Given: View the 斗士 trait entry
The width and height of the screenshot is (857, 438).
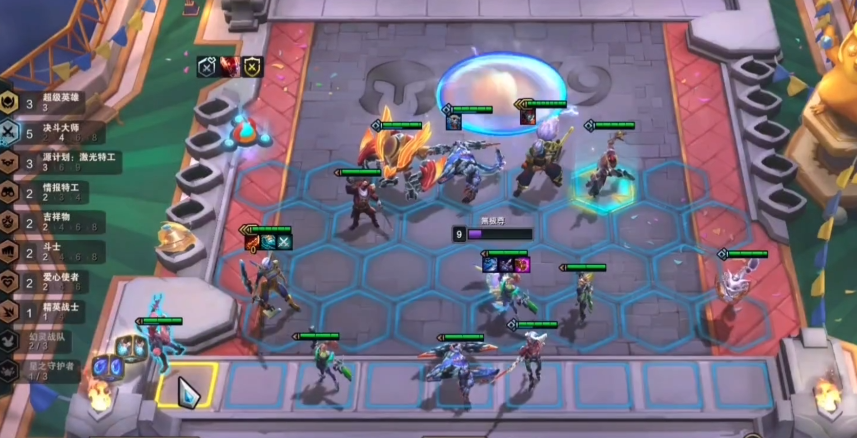Looking at the screenshot, I should (x=50, y=252).
